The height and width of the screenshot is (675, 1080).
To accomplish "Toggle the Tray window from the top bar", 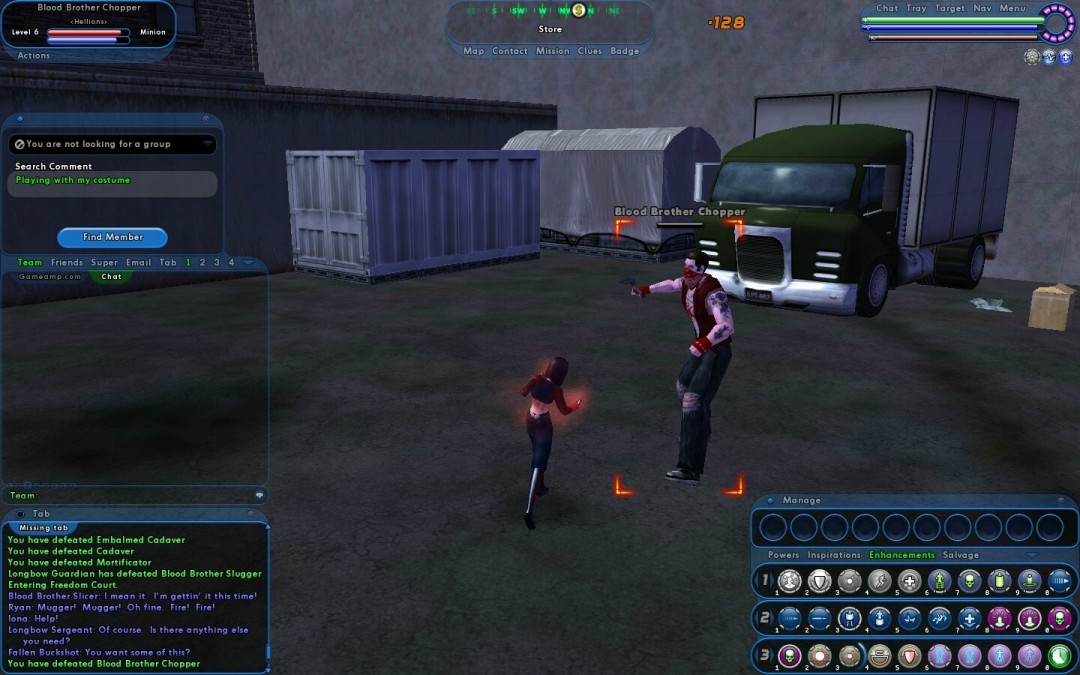I will 916,8.
